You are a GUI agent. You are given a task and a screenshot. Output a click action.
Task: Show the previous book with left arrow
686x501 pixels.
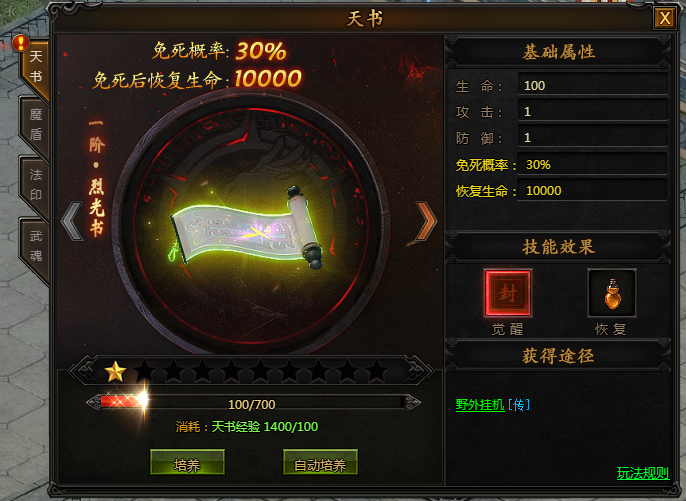71,222
